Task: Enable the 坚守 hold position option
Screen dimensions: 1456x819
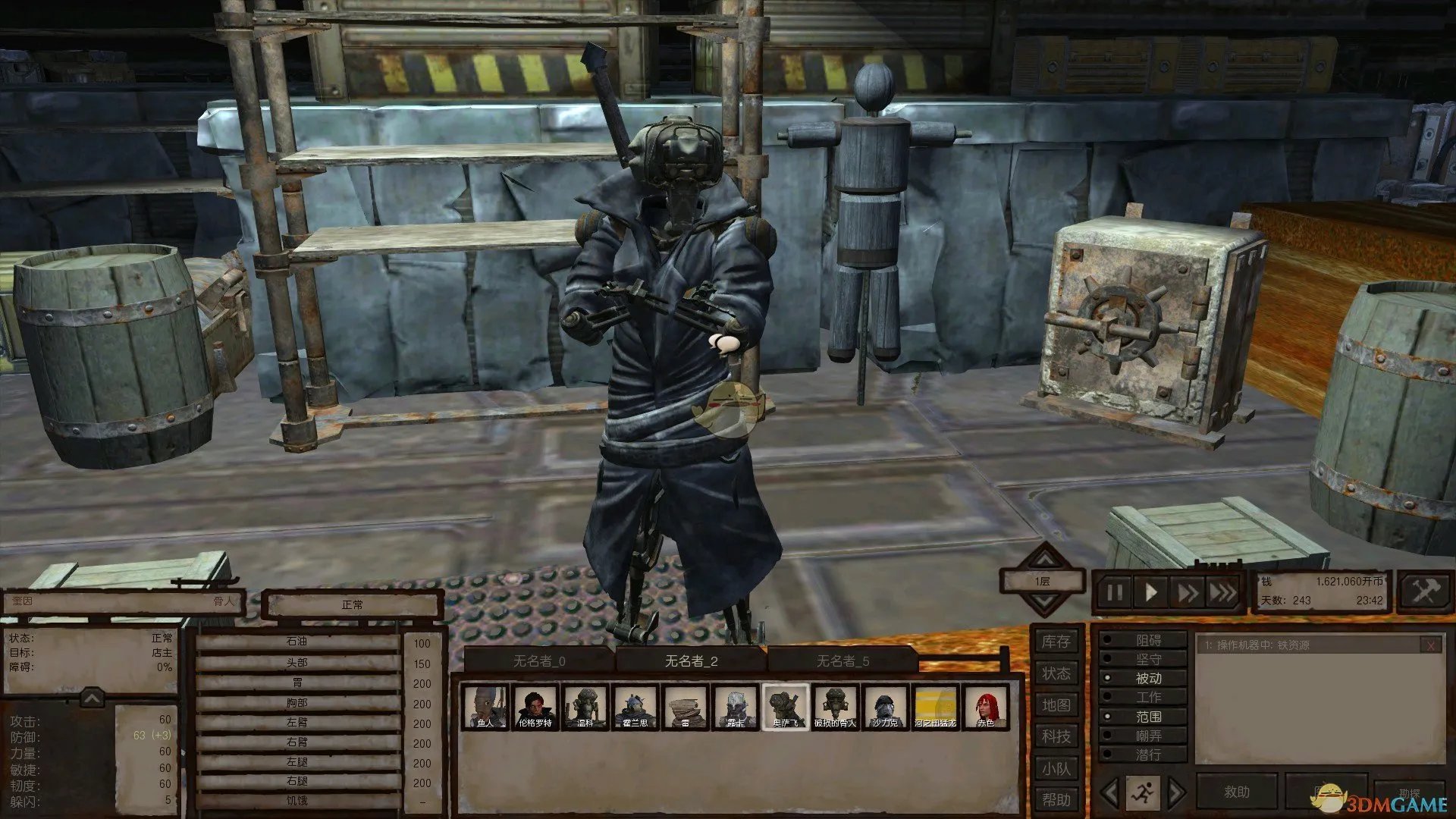Action: click(1147, 659)
